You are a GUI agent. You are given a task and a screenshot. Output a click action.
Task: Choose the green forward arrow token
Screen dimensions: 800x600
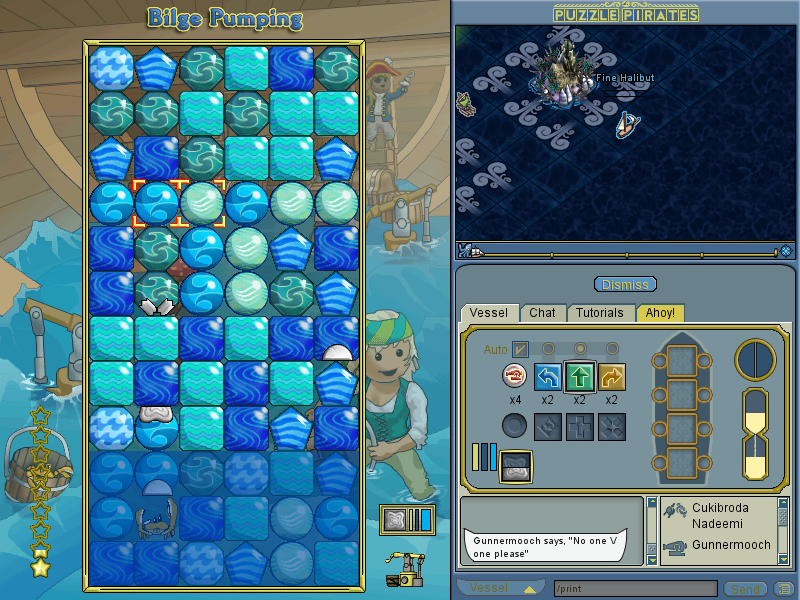[581, 376]
